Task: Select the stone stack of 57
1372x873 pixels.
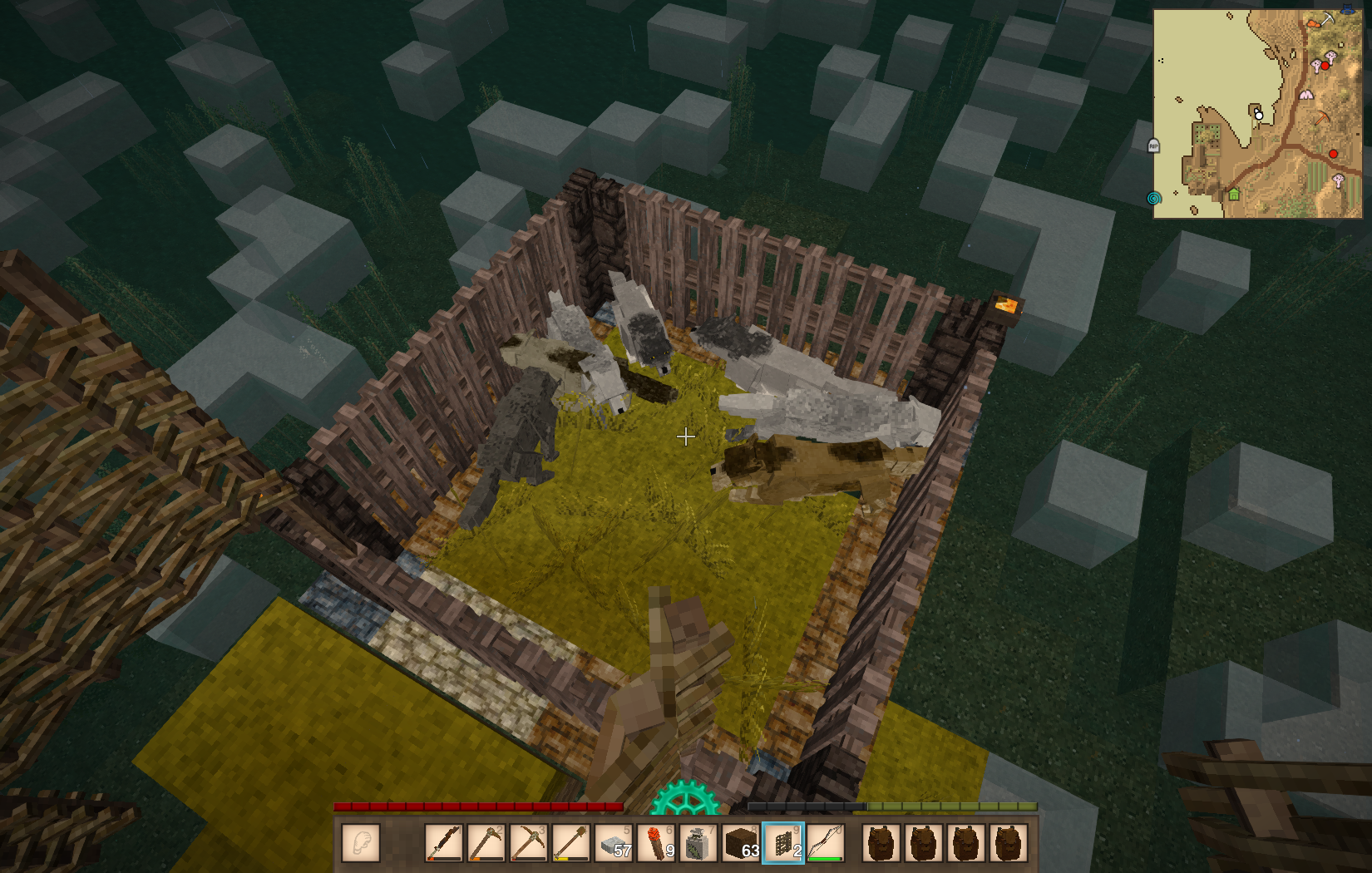Action: pos(614,843)
